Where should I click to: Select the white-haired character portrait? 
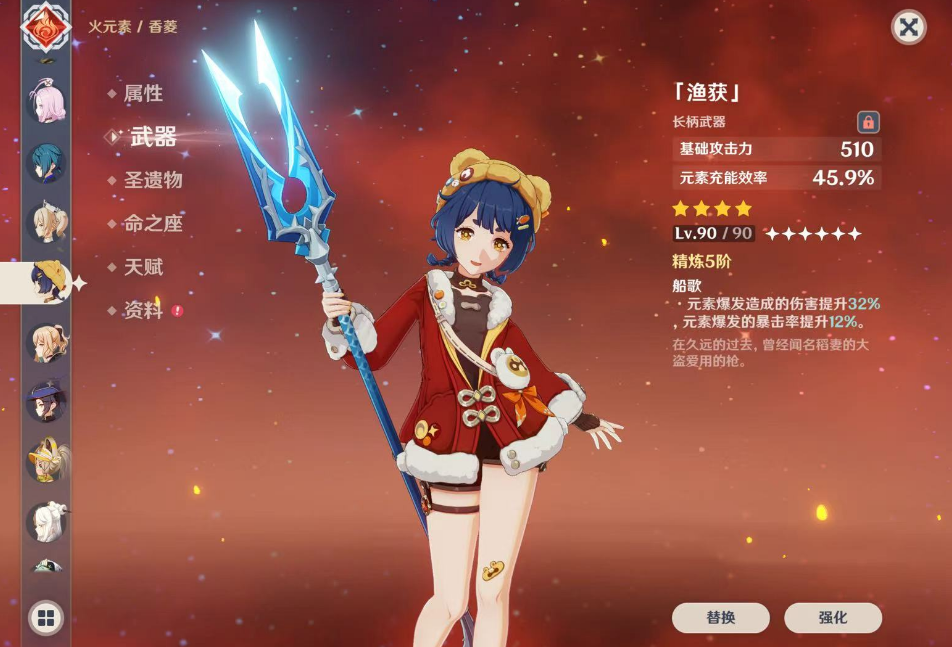click(46, 521)
